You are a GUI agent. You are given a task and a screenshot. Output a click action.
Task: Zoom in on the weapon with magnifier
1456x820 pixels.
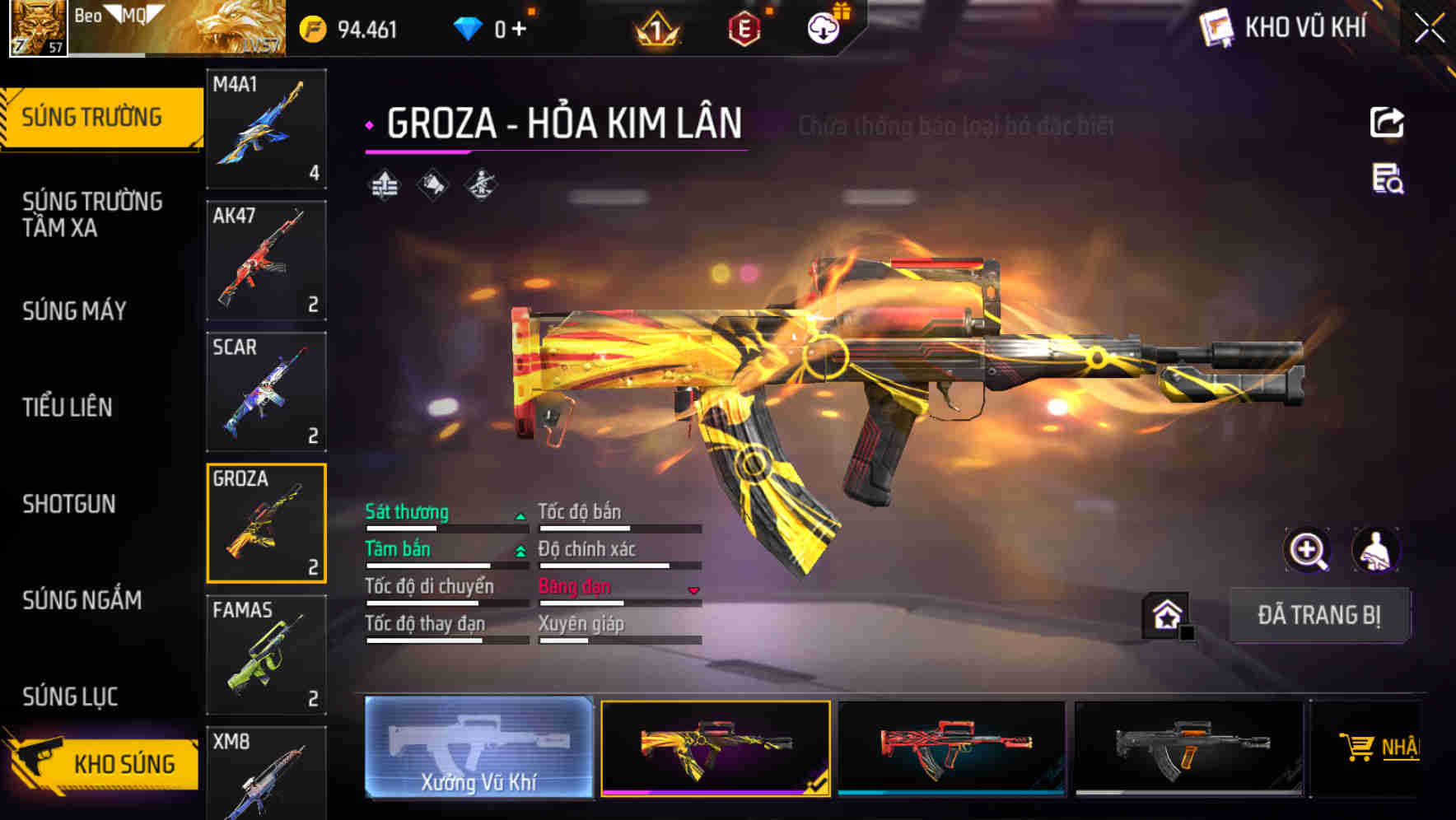[x=1308, y=550]
